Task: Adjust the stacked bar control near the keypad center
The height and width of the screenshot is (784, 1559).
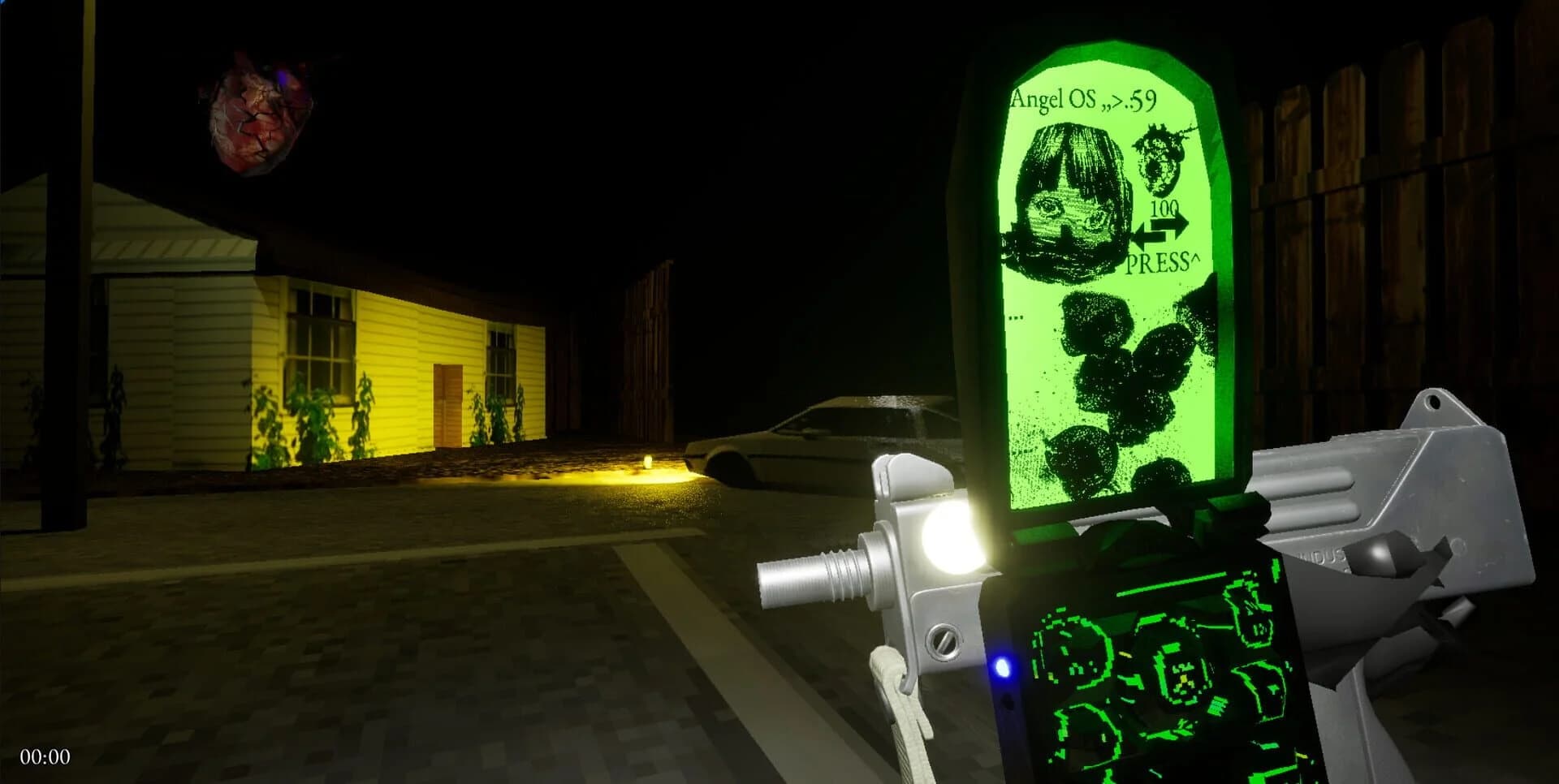Action: [x=1216, y=706]
